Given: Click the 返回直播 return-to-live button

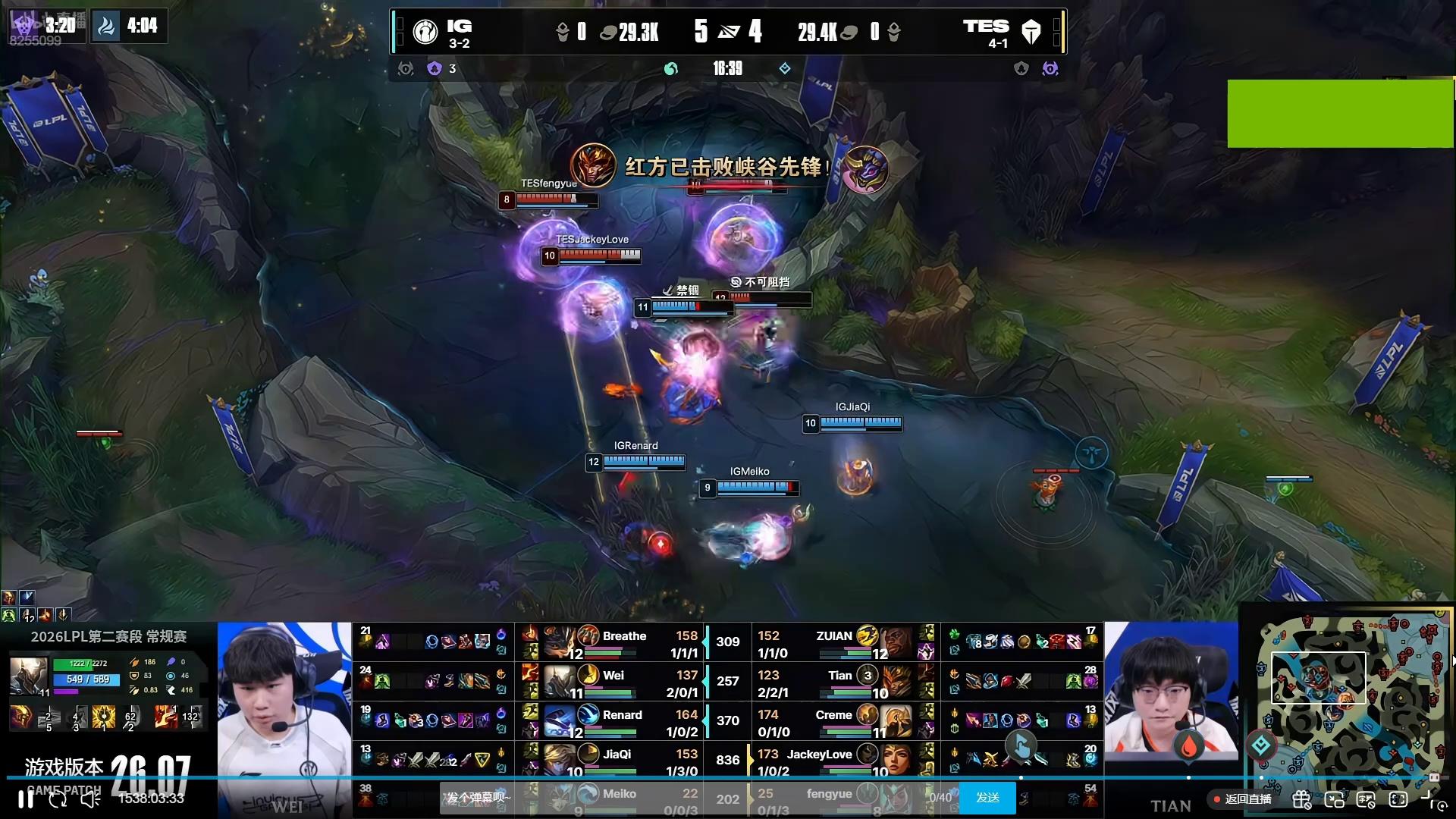Looking at the screenshot, I should 1244,799.
